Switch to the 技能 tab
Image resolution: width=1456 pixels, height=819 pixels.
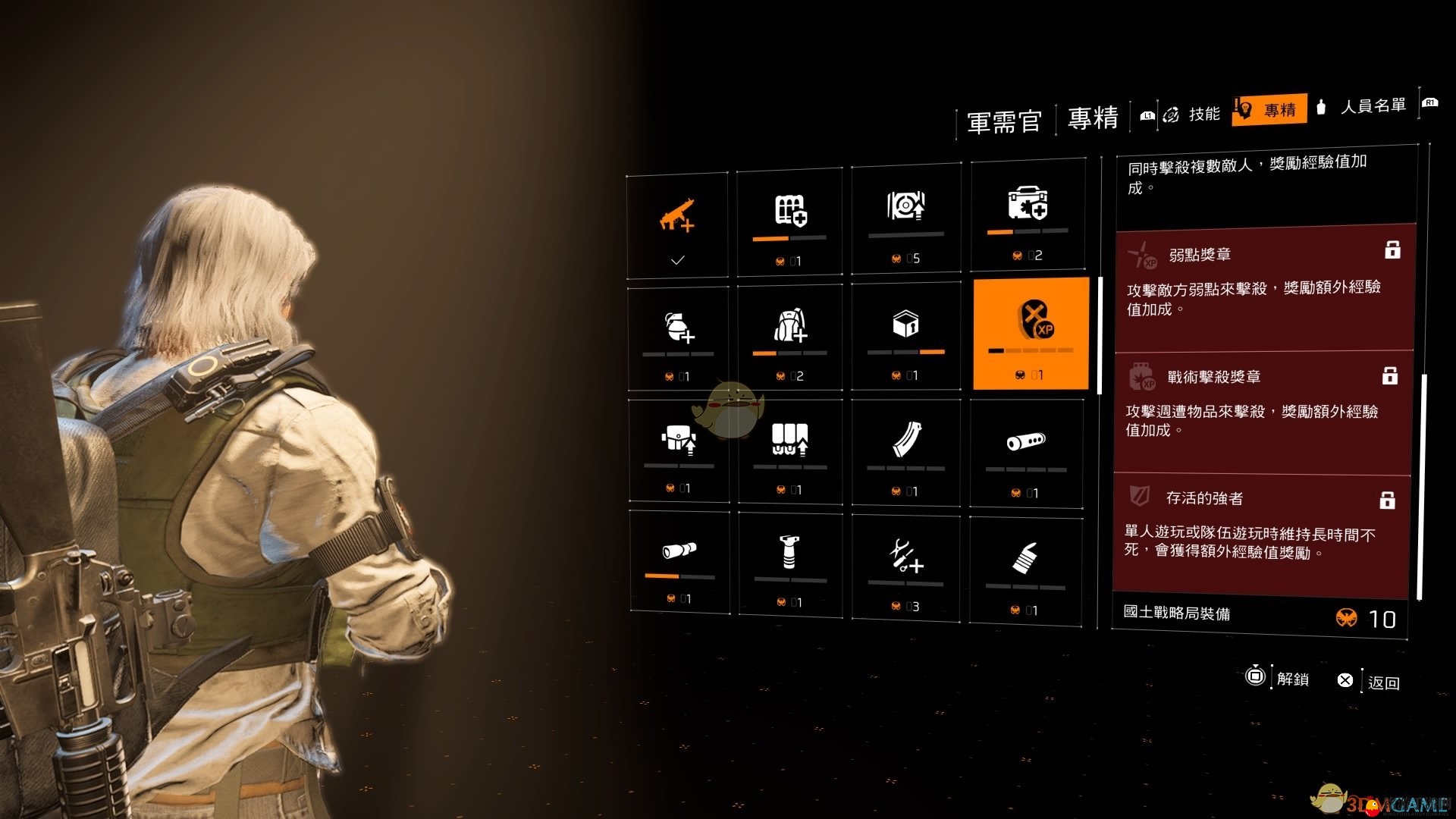pos(1203,114)
